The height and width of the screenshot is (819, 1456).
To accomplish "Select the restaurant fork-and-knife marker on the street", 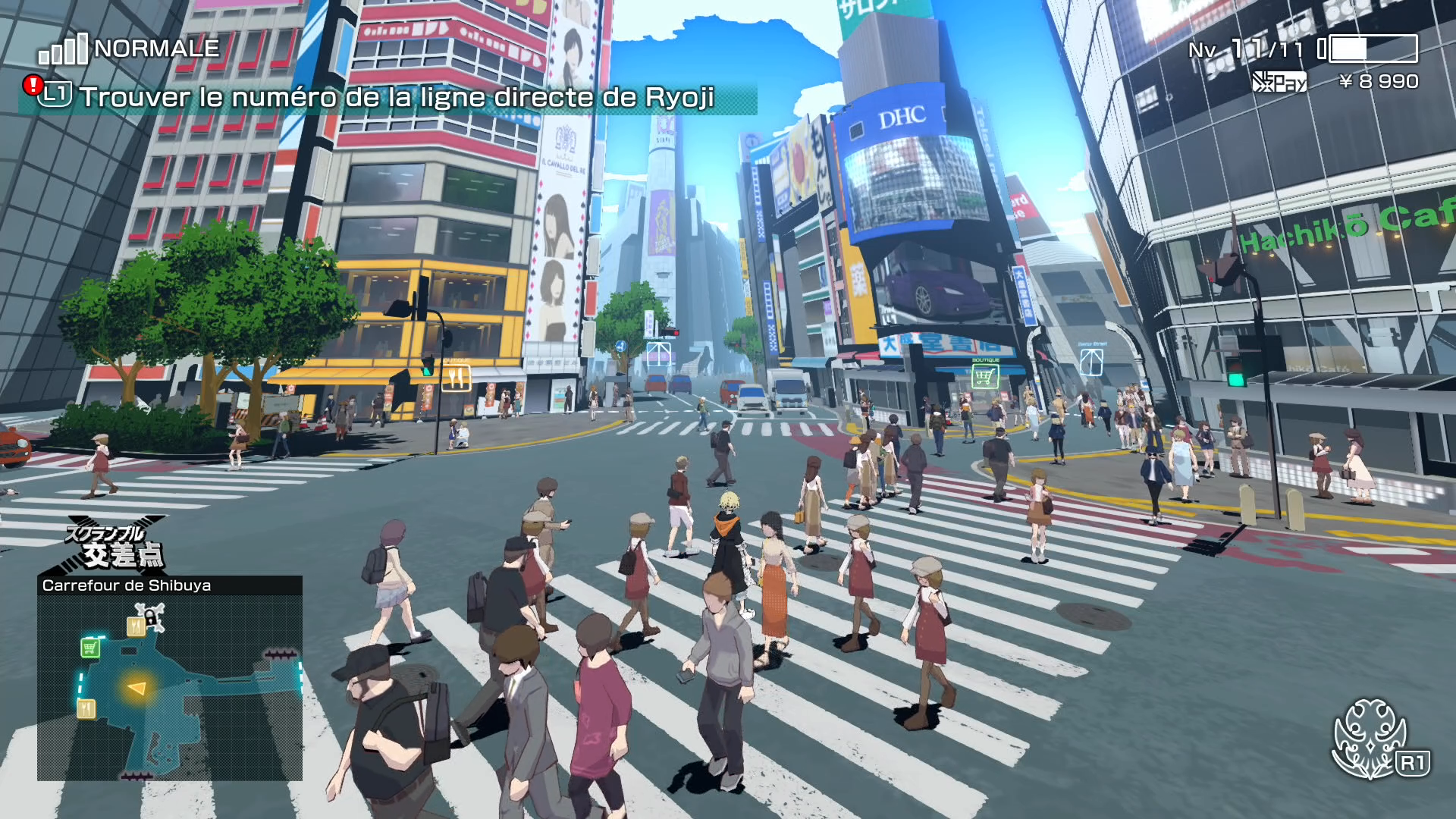I will tap(456, 377).
